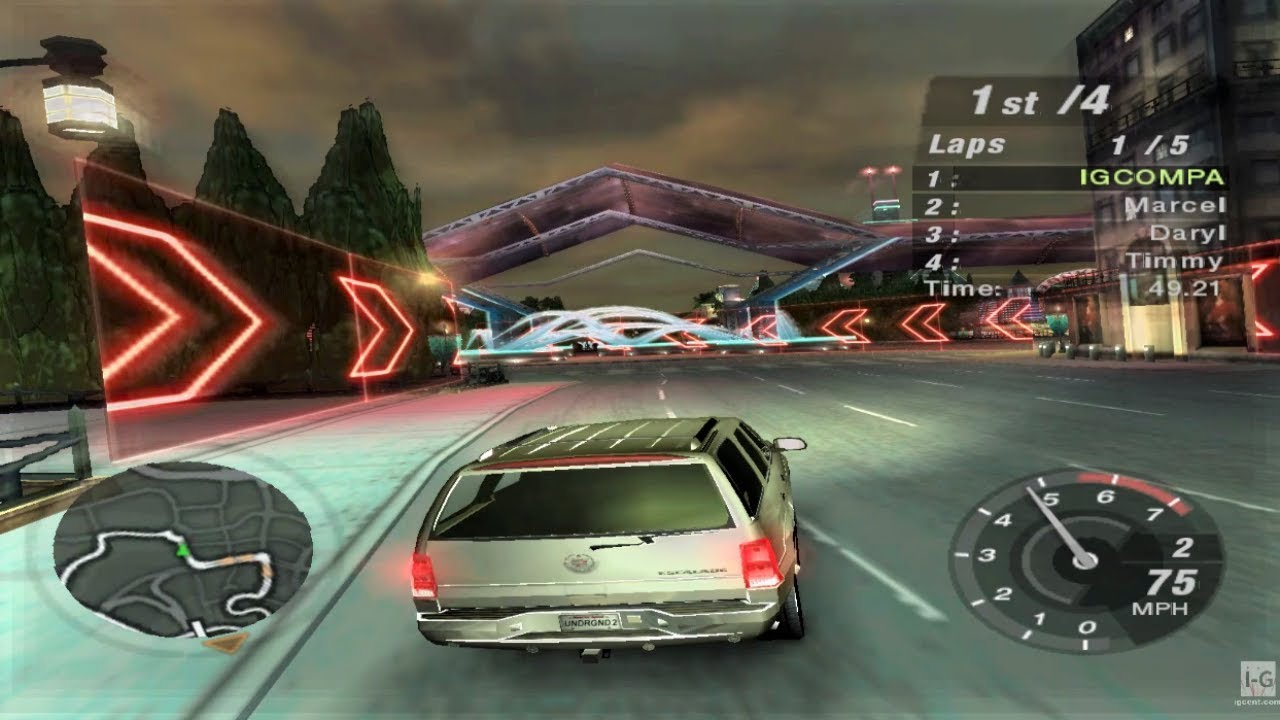
Task: Select IGCOMPA row in race standings
Action: [x=1151, y=178]
